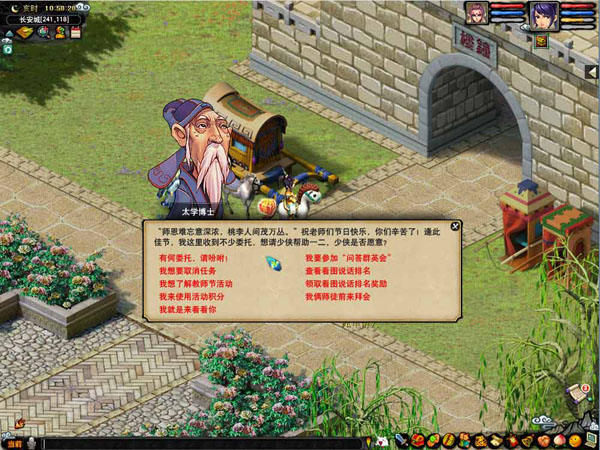600x450 pixels.
Task: Close the NPC dialogue box
Action: point(455,226)
